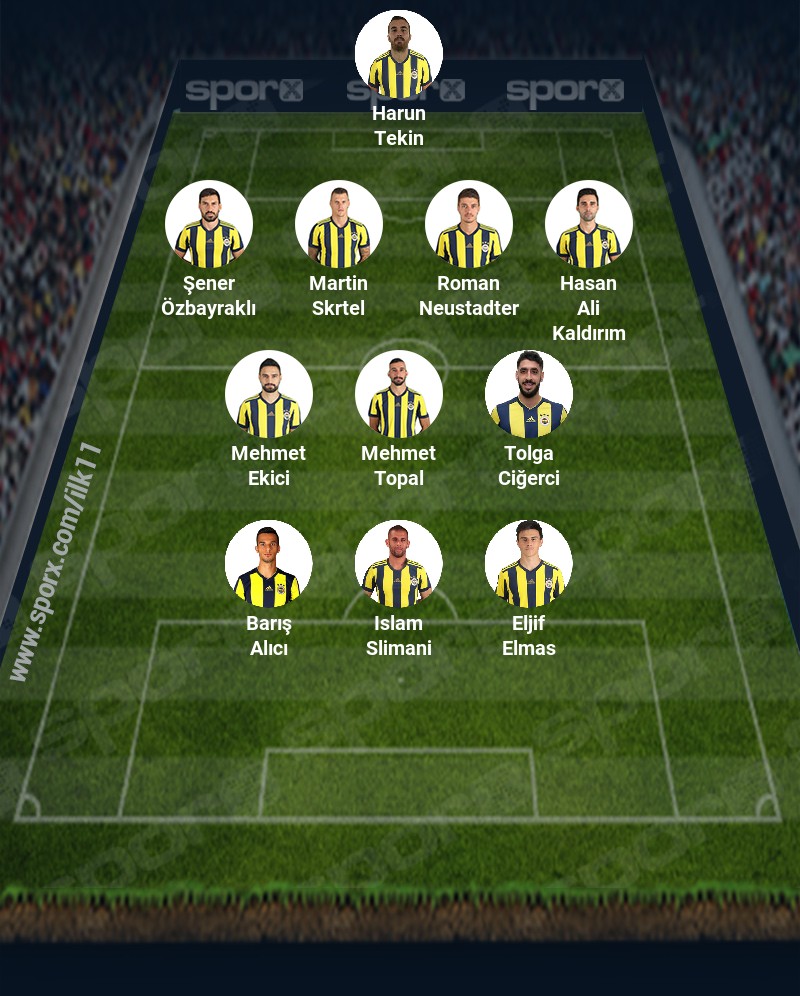Select goalkeeper Harun Tekin's portrait
The height and width of the screenshot is (996, 800).
pyautogui.click(x=399, y=54)
